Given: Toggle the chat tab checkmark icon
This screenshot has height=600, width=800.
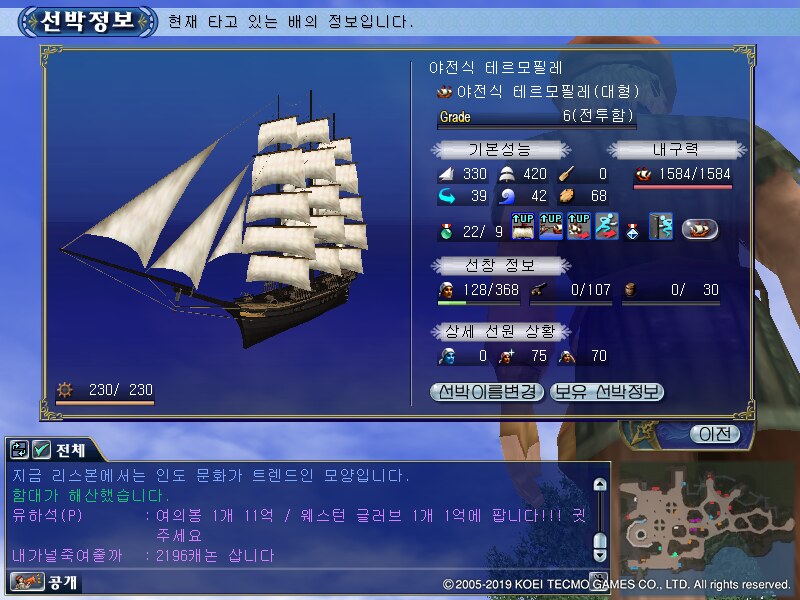Looking at the screenshot, I should [41, 450].
